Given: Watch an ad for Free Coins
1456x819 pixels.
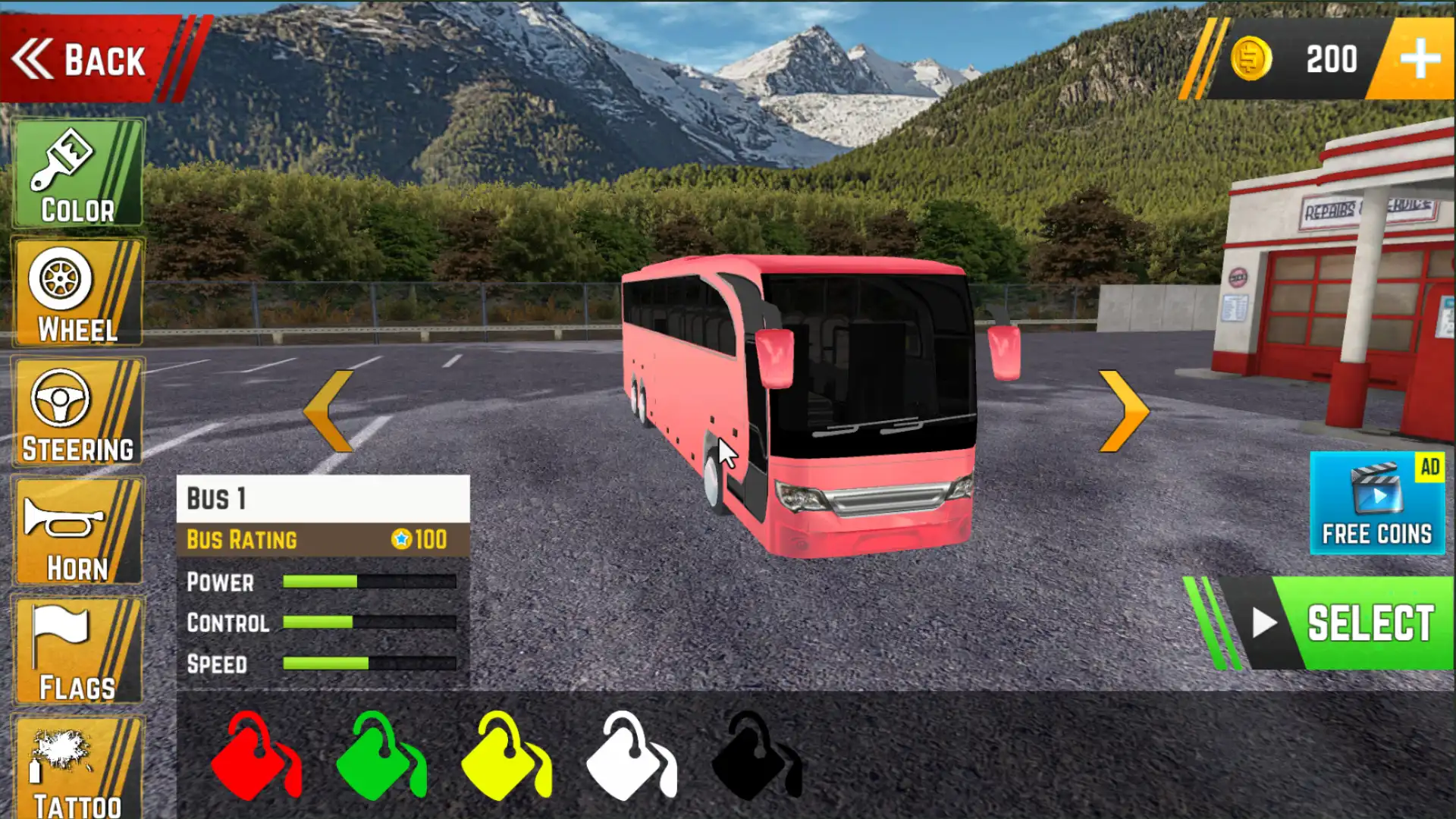Looking at the screenshot, I should tap(1376, 503).
